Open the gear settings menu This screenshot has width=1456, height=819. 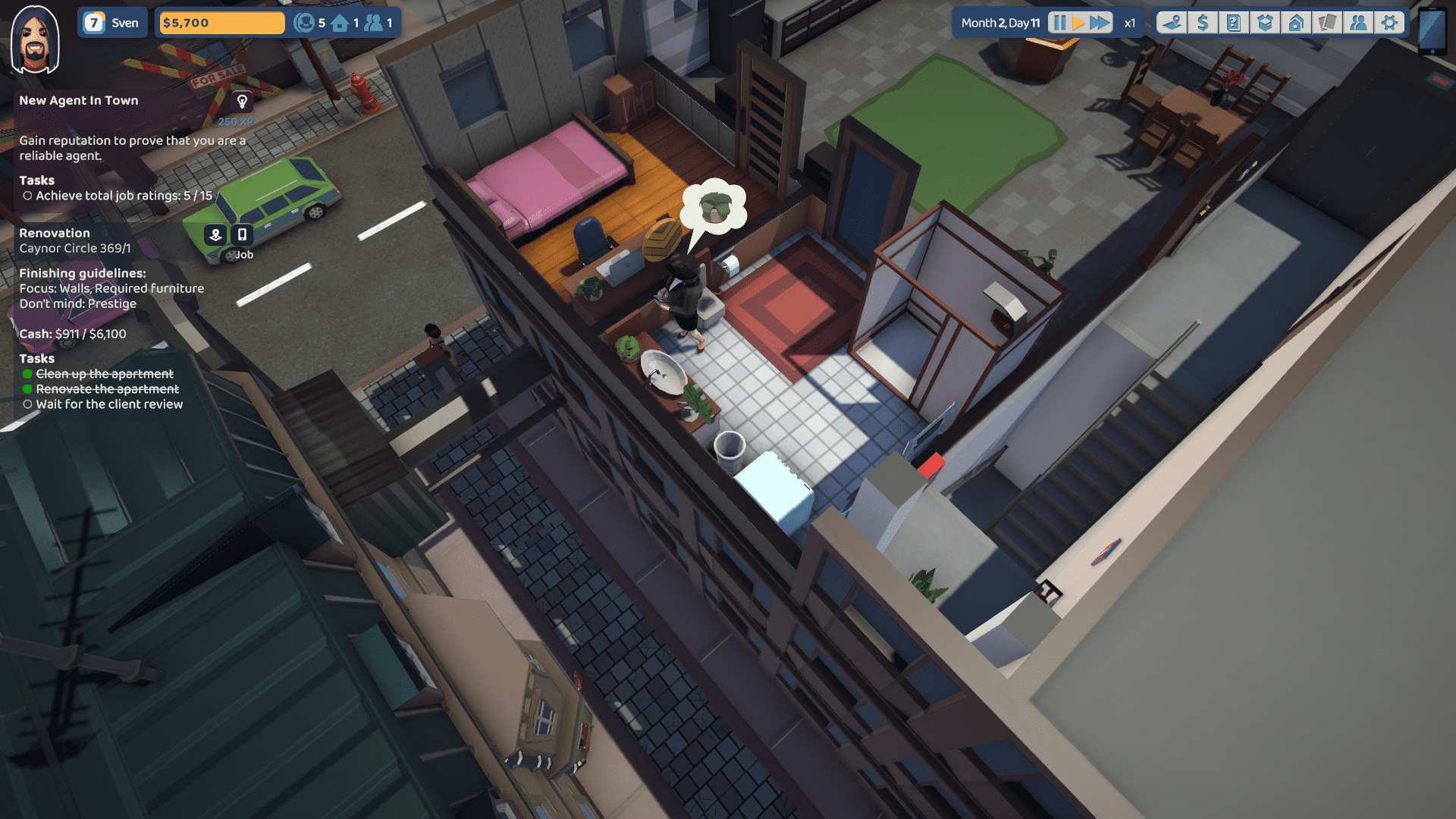(1389, 23)
